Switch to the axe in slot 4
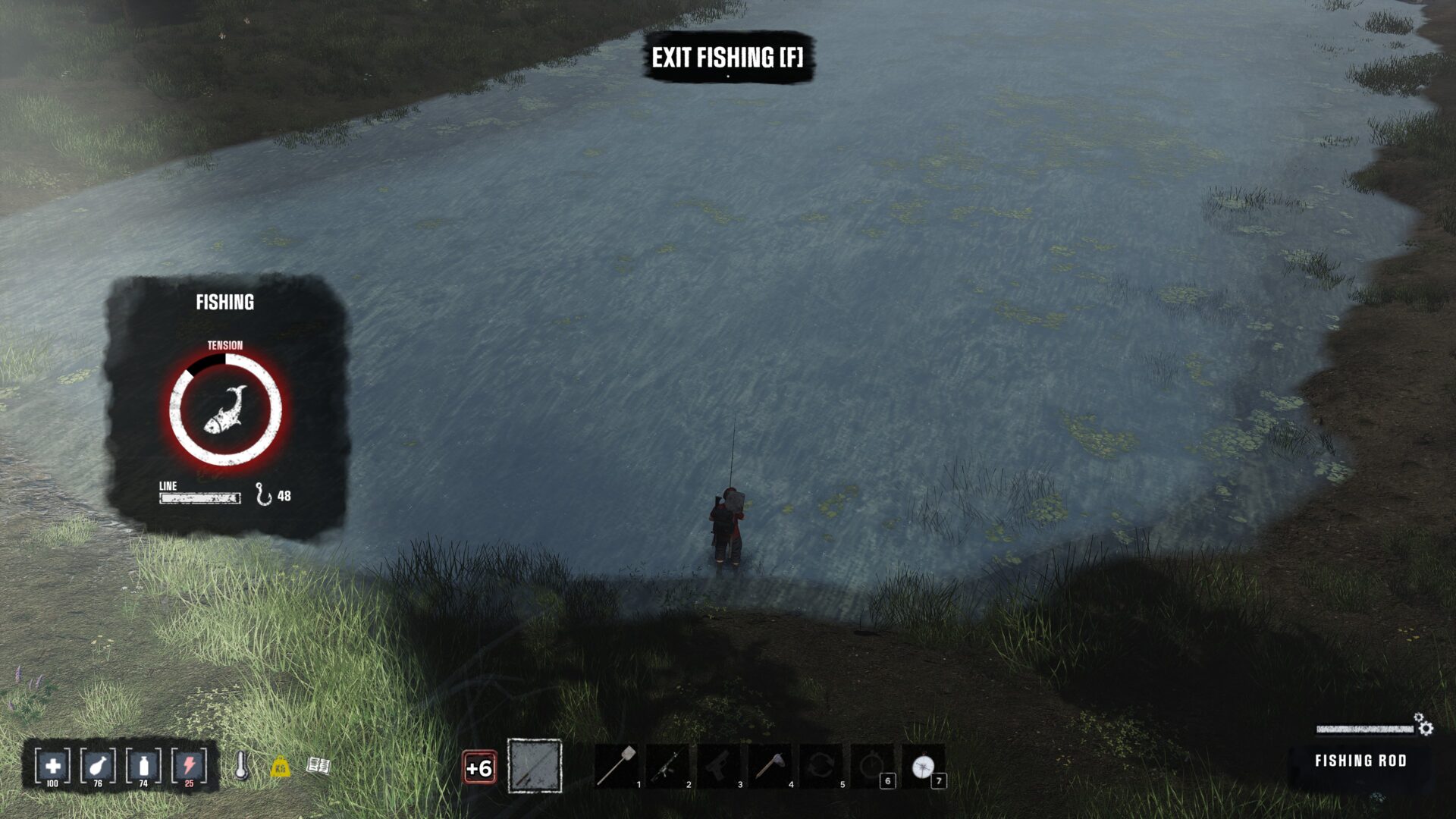Screen dimensions: 1456x819 tap(769, 767)
